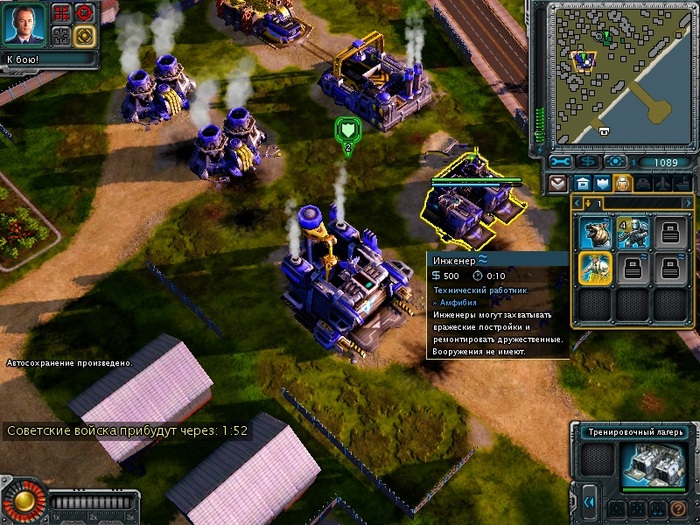Select the red converging arrows order
The image size is (700, 525).
[x=61, y=13]
